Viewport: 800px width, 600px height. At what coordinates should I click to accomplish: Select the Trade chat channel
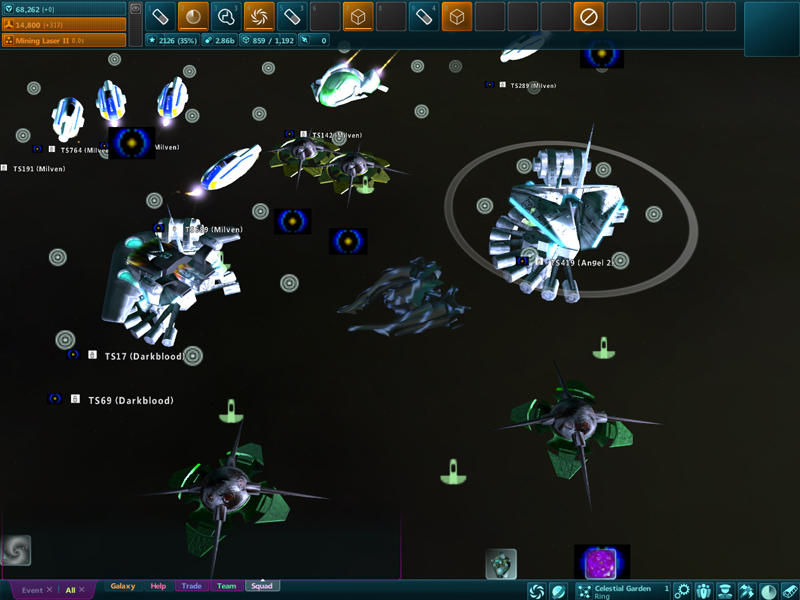pyautogui.click(x=191, y=586)
